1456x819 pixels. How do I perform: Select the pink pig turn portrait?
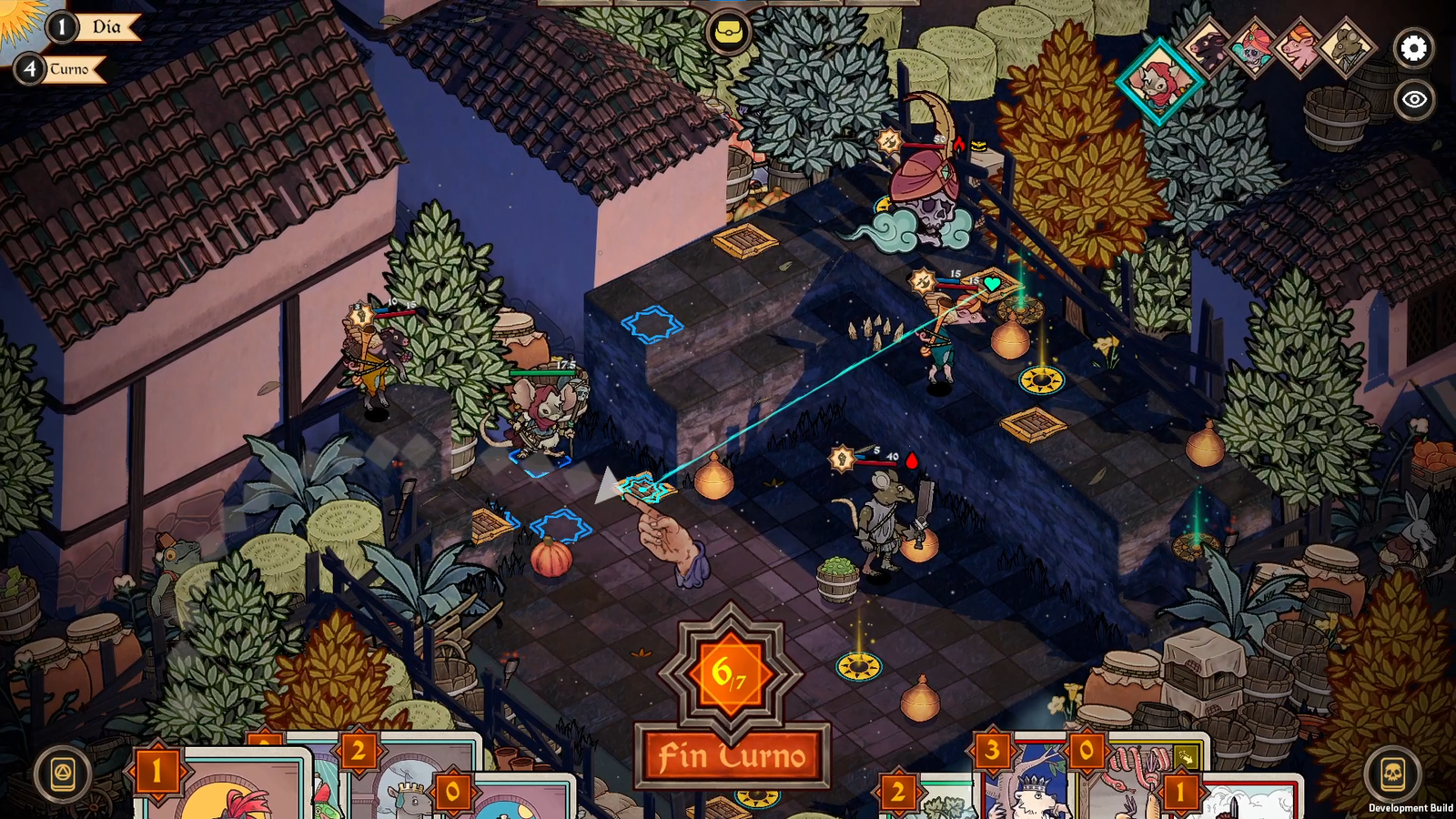tap(1299, 47)
